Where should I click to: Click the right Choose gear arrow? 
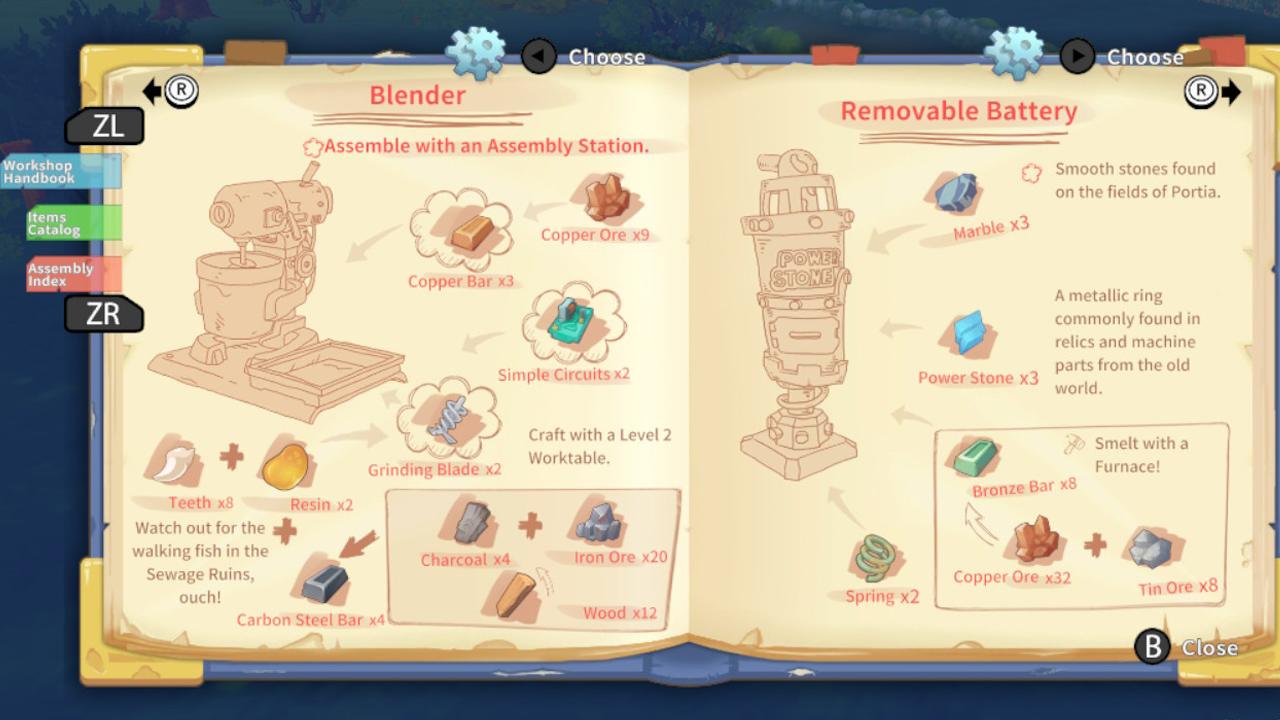pos(1077,57)
